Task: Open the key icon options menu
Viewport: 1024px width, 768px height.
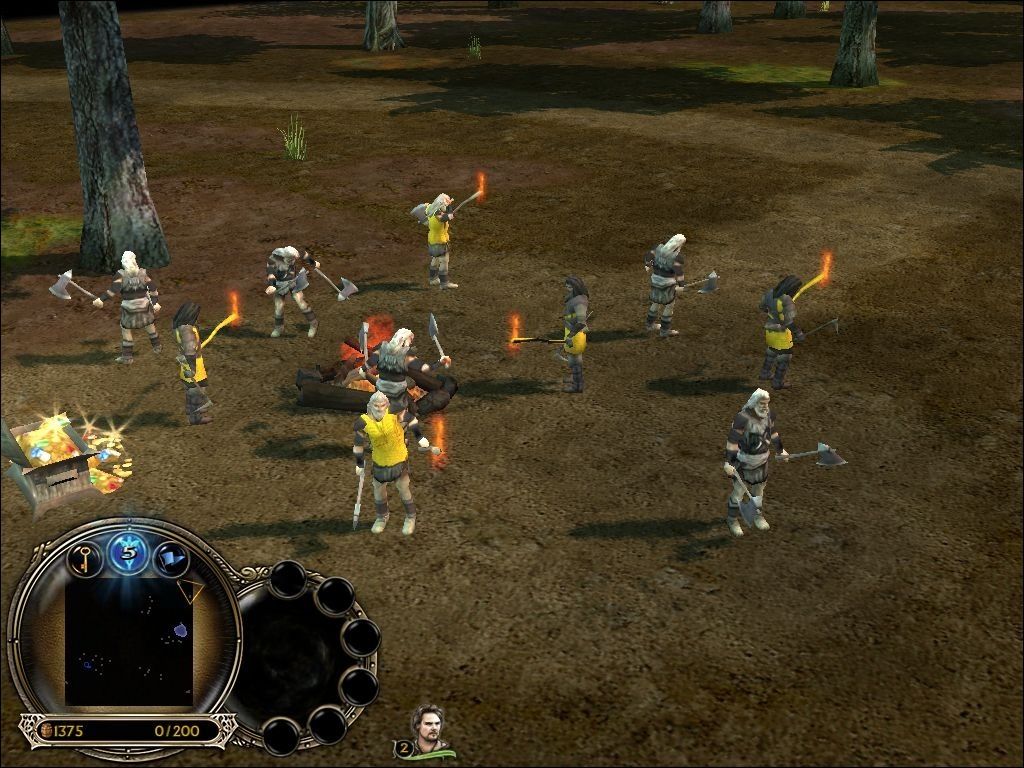Action: pos(86,556)
